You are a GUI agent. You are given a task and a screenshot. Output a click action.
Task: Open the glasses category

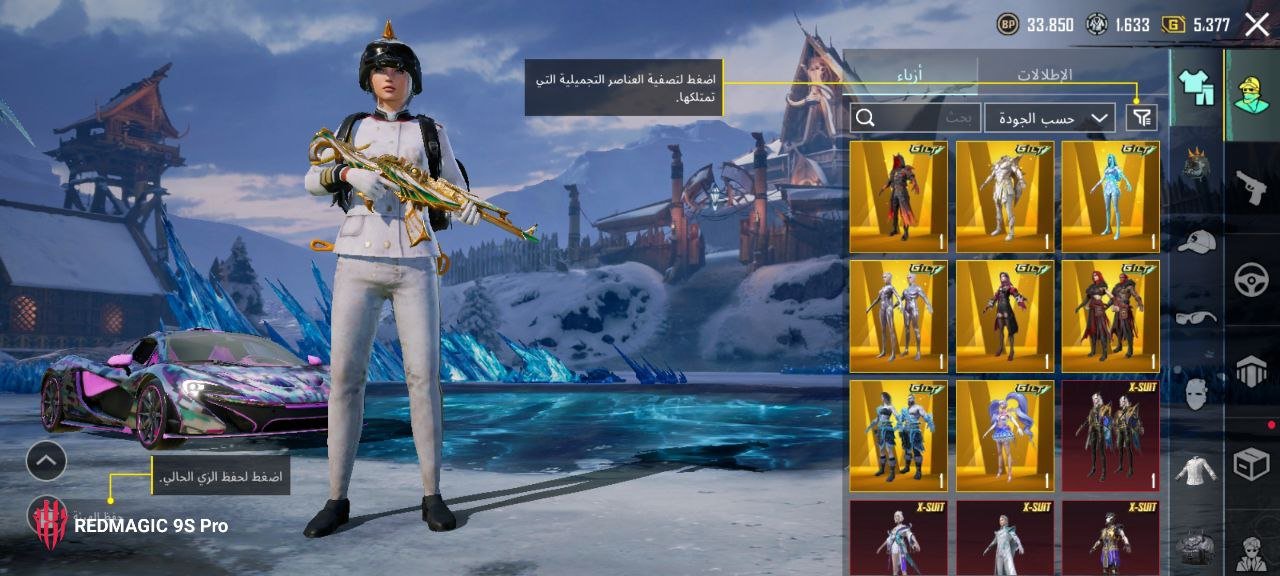point(1196,318)
